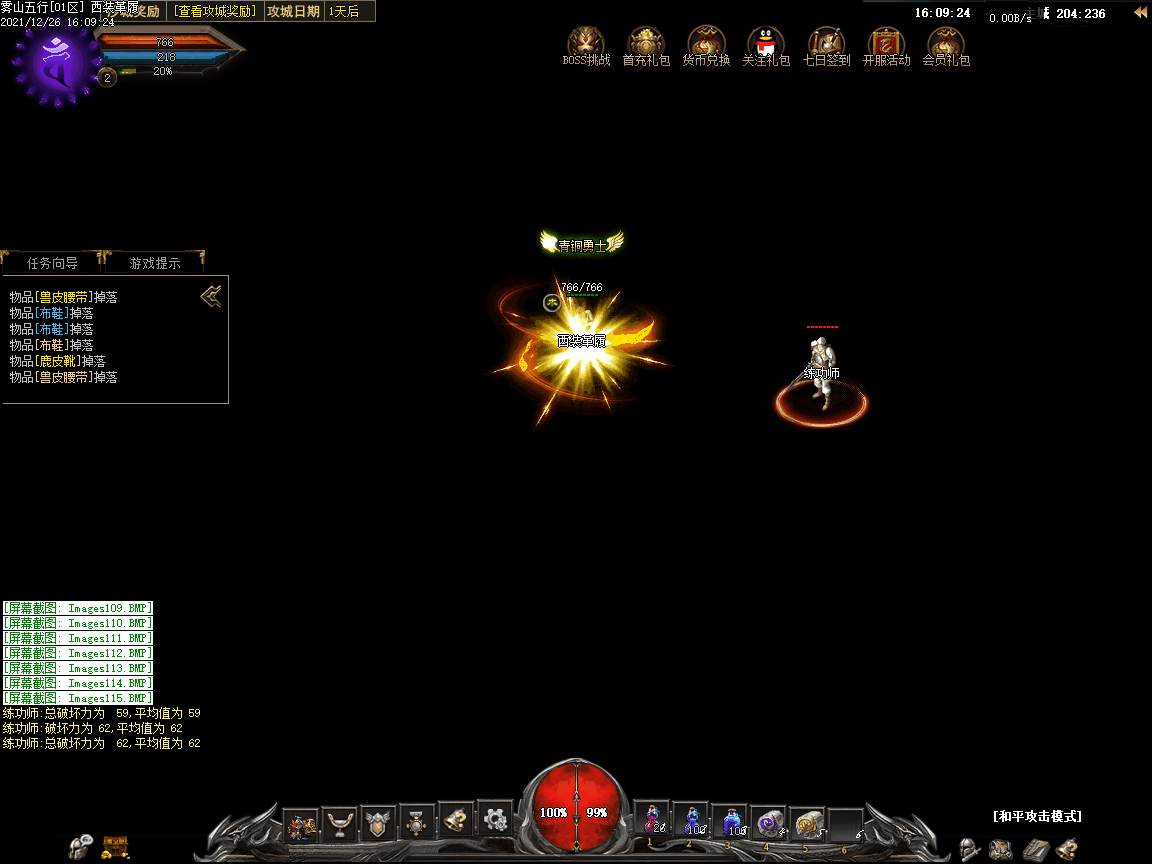Collapse the drop log panel arrow

[x=211, y=296]
